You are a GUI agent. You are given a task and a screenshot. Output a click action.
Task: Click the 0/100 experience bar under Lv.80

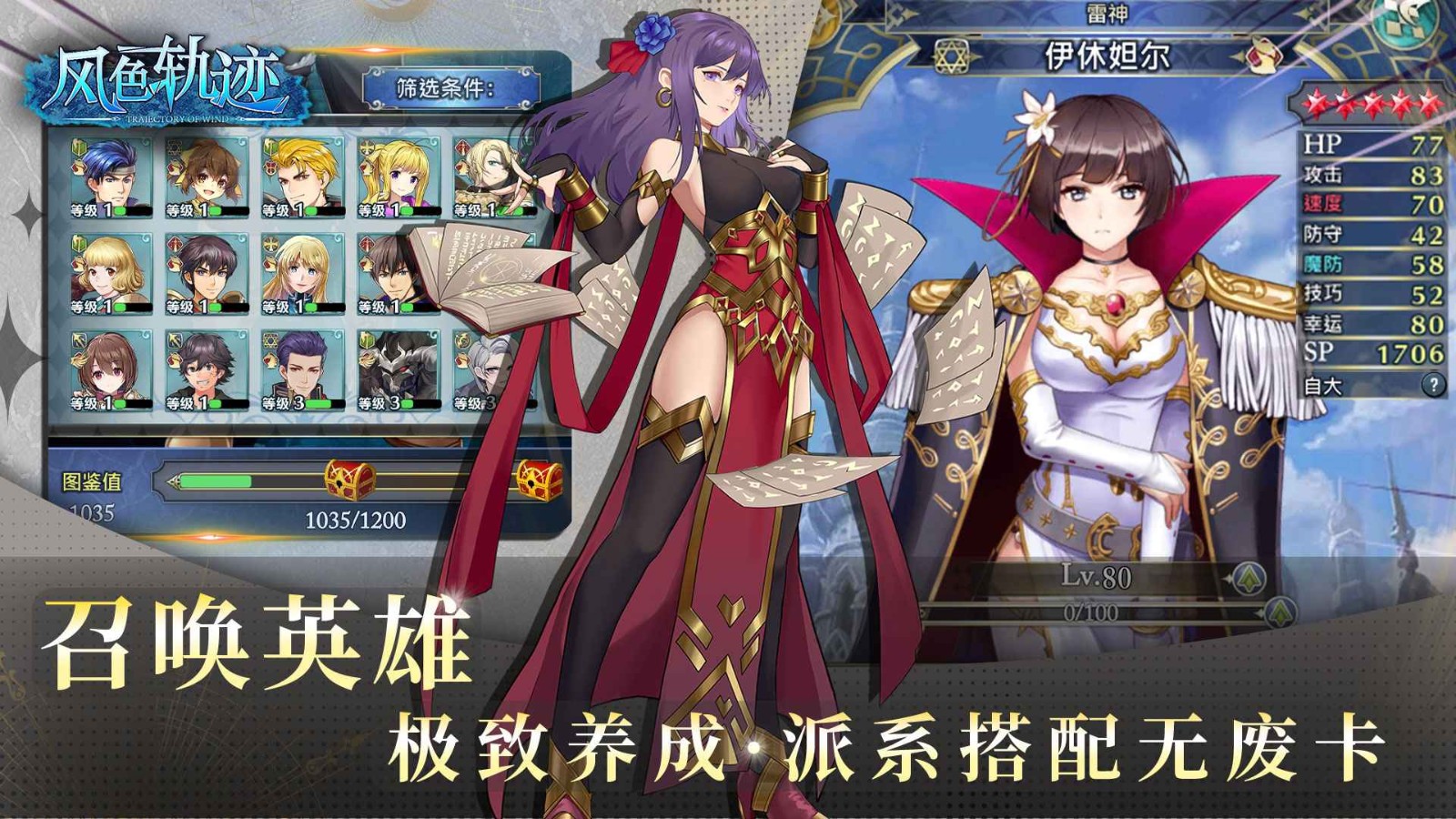[x=1092, y=612]
